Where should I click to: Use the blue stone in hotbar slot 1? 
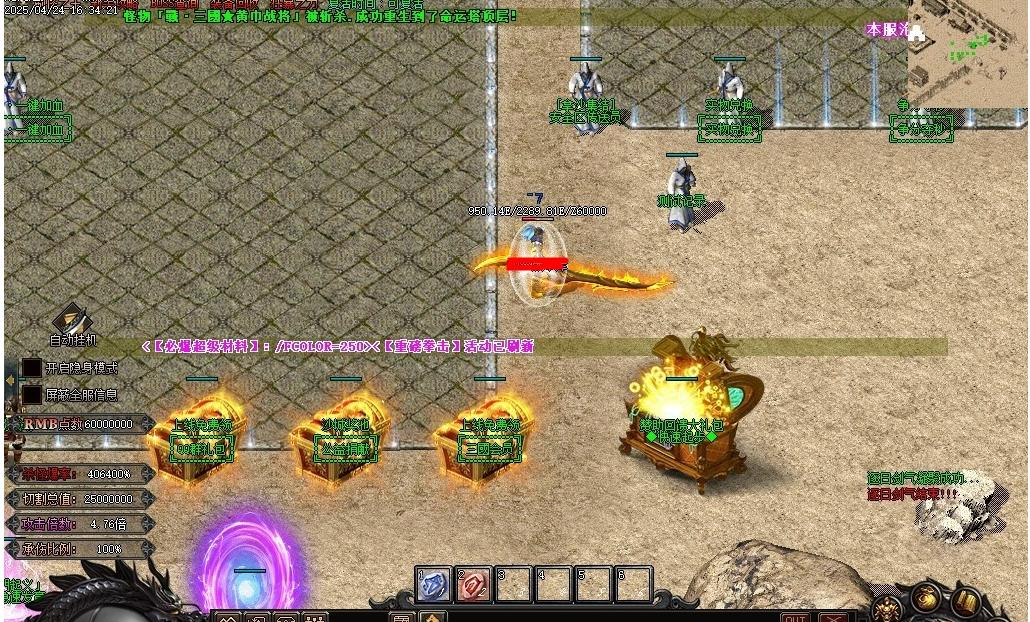pyautogui.click(x=434, y=585)
